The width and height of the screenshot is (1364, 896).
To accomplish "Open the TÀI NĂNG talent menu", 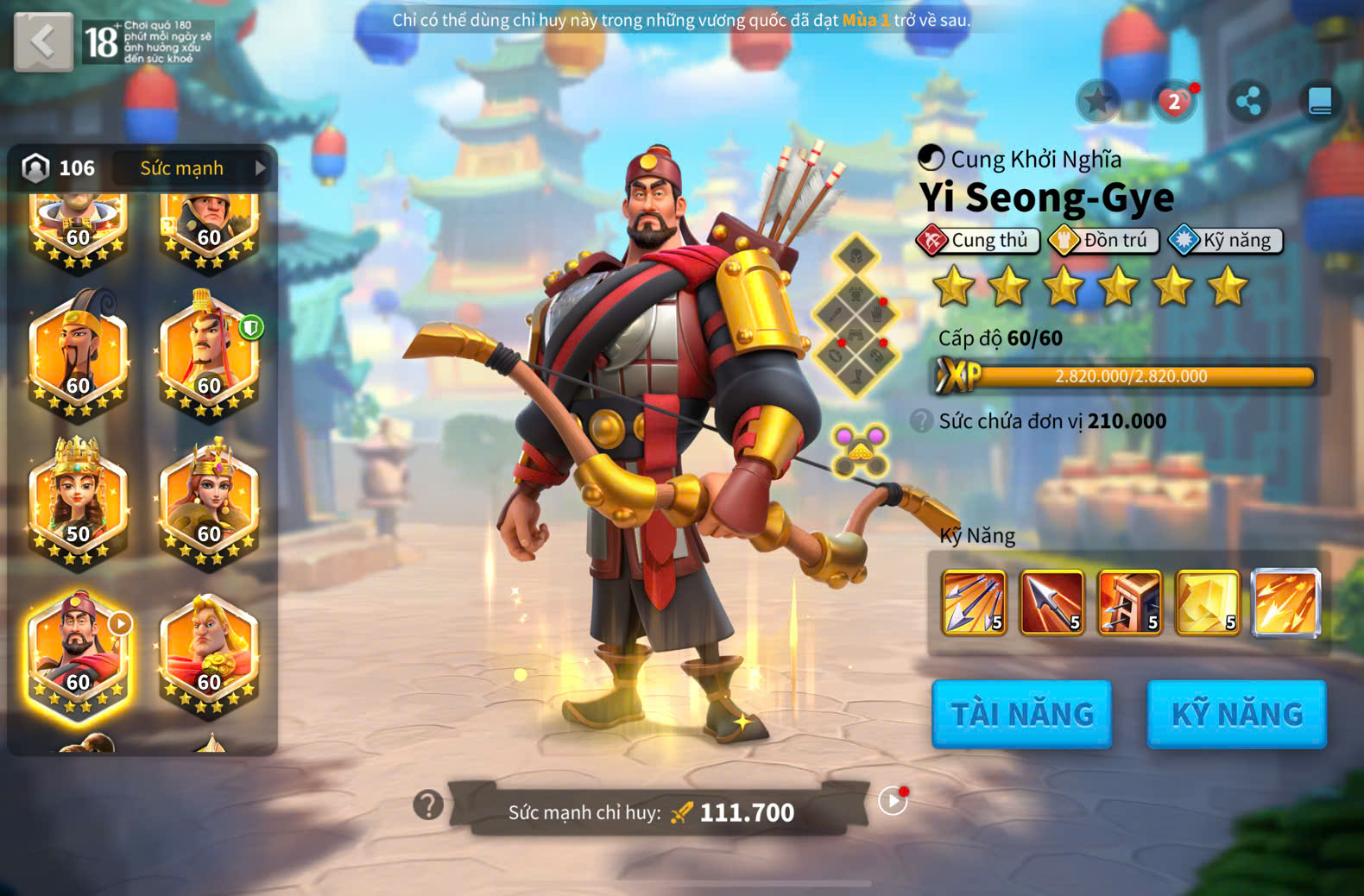I will (x=1021, y=714).
